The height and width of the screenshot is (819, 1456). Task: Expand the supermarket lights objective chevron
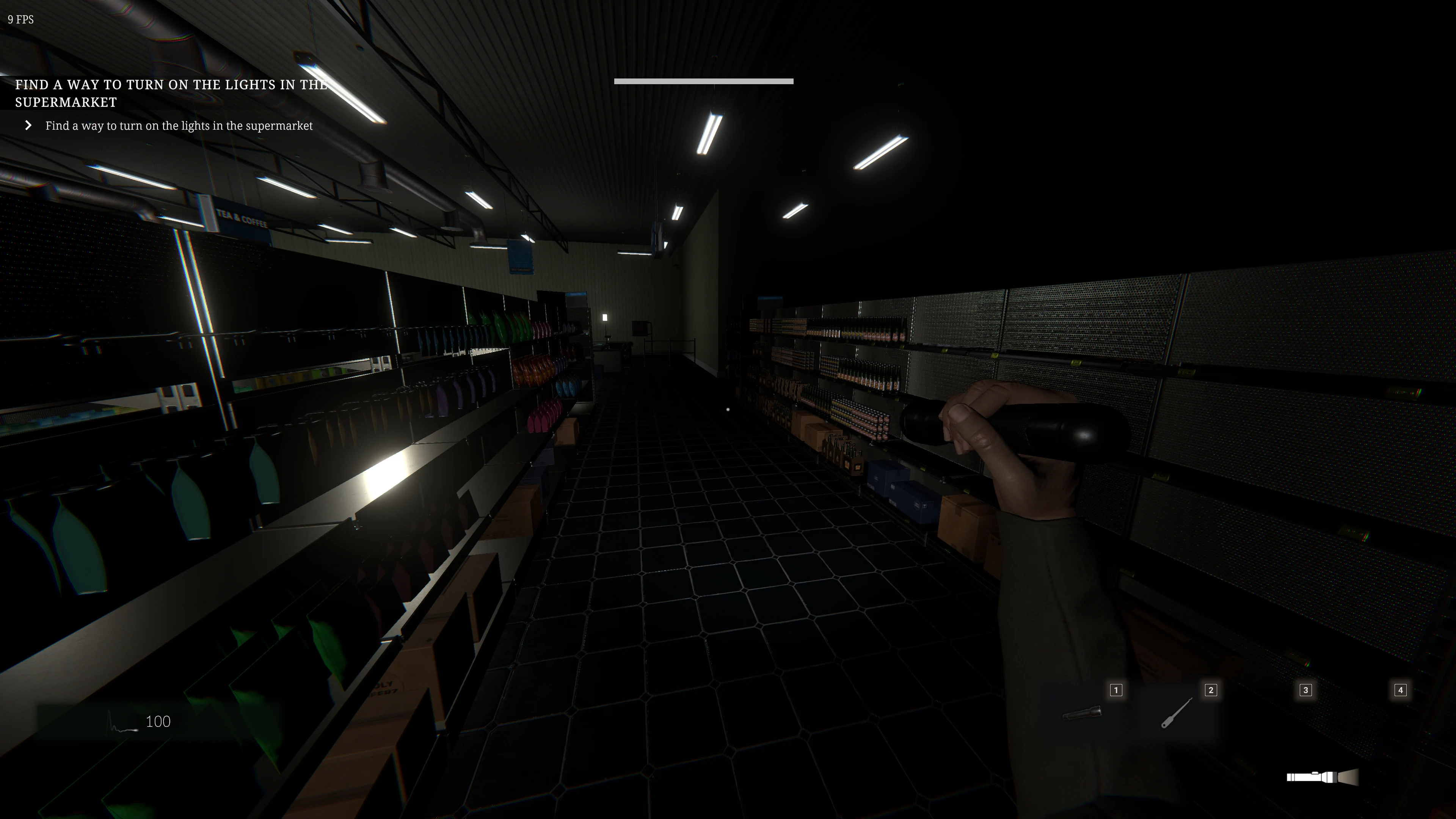coord(29,125)
